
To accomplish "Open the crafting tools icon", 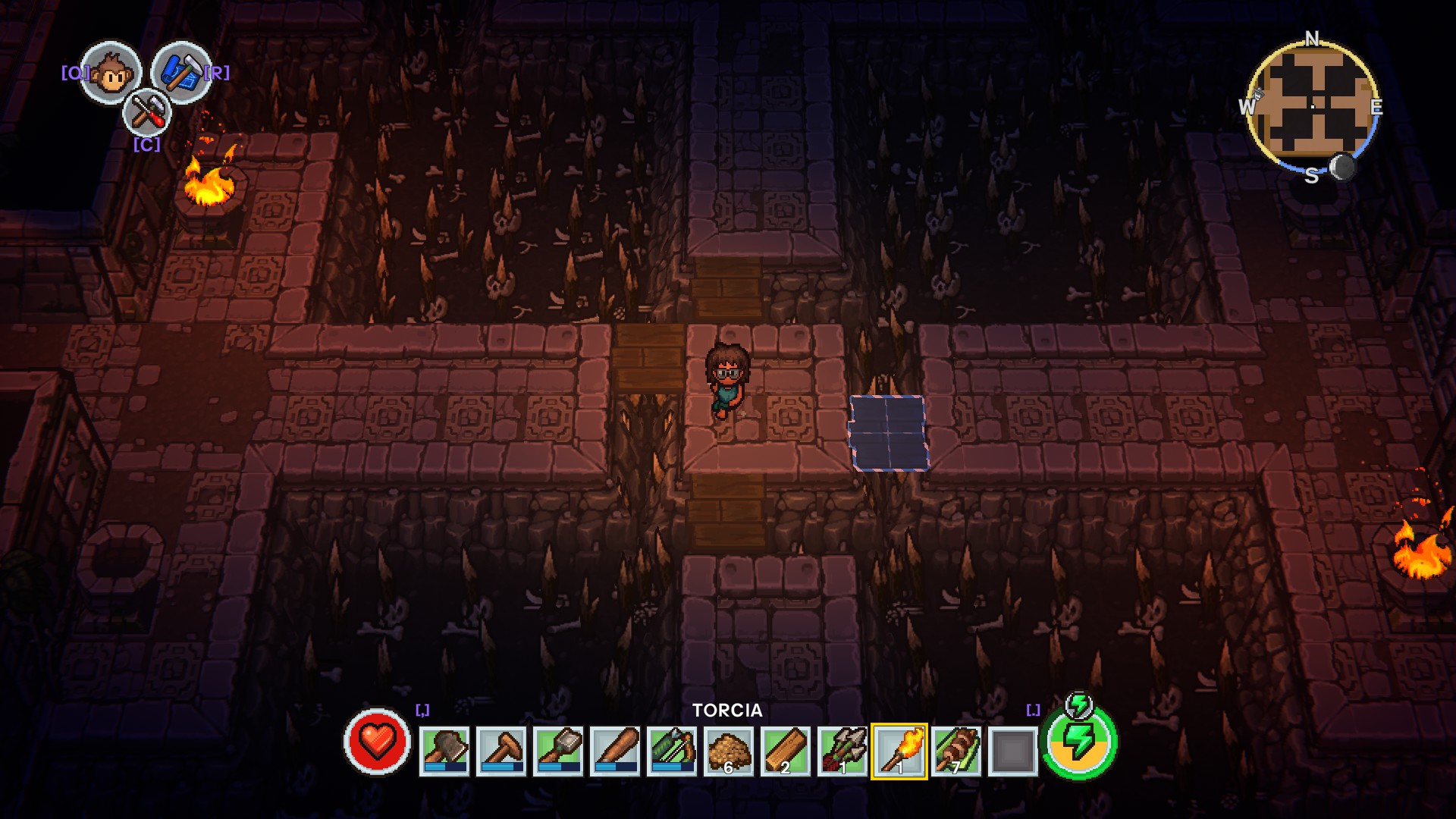I will point(146,114).
